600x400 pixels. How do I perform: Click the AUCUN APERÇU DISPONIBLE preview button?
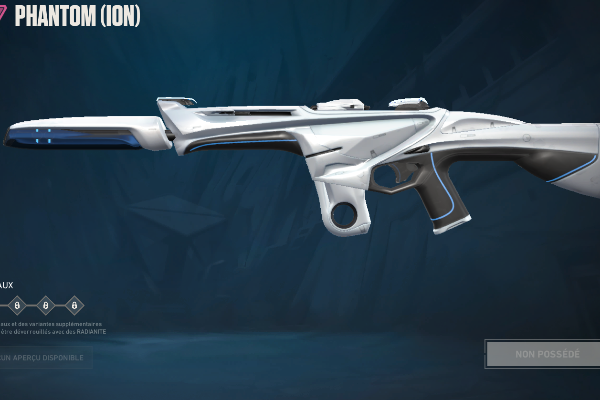(x=44, y=356)
